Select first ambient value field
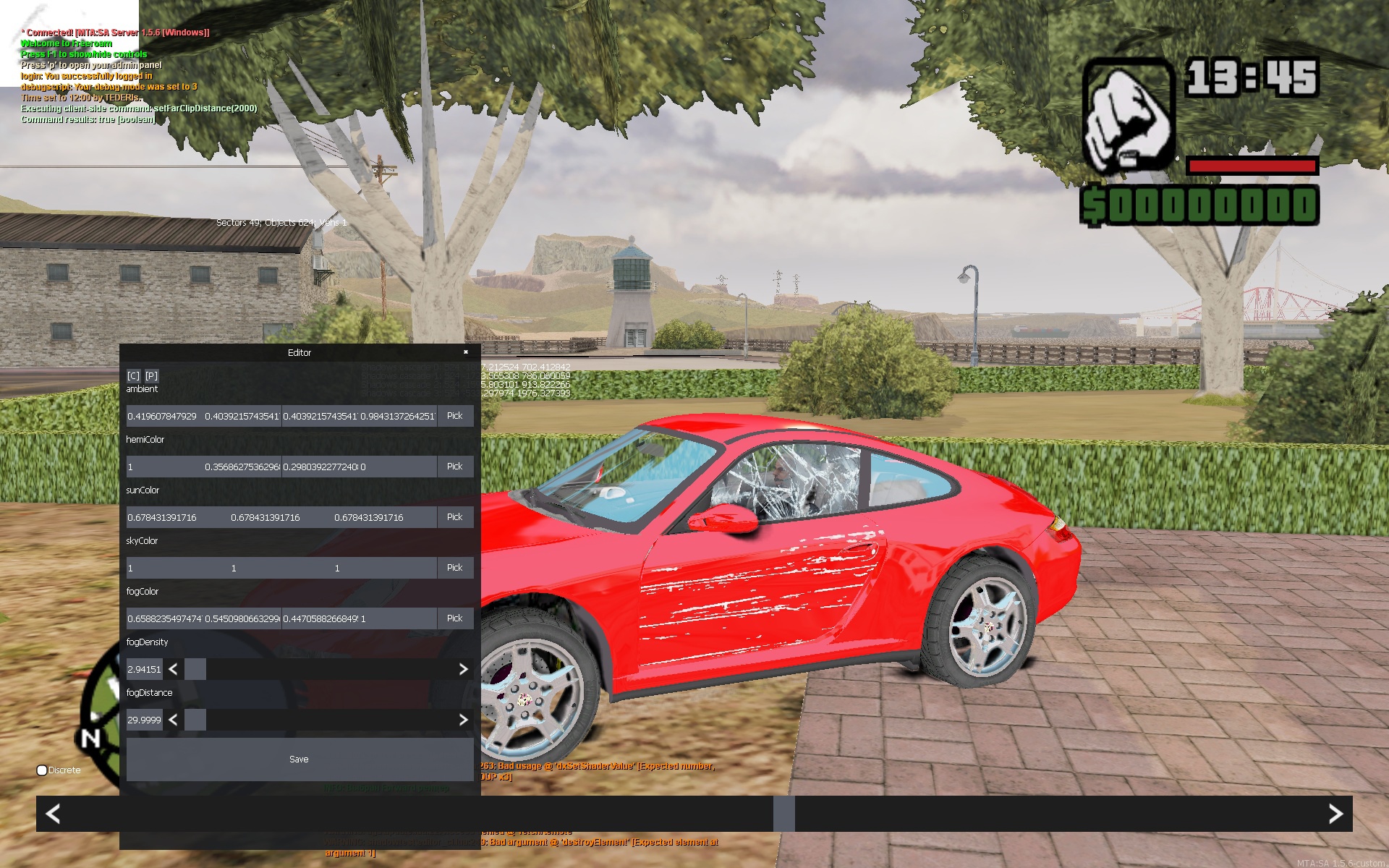 (163, 416)
